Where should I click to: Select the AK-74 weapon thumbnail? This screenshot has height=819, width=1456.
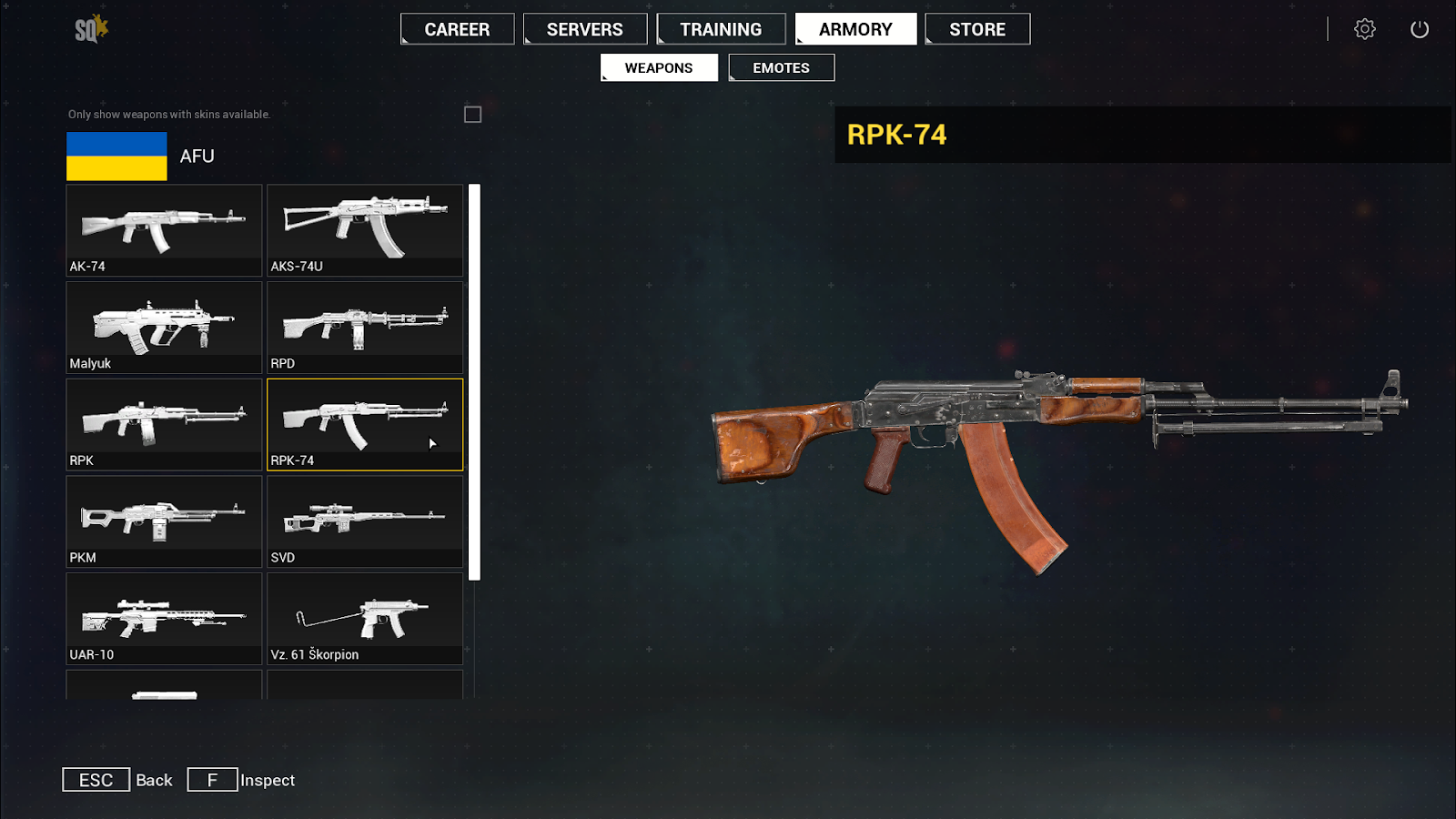click(164, 230)
